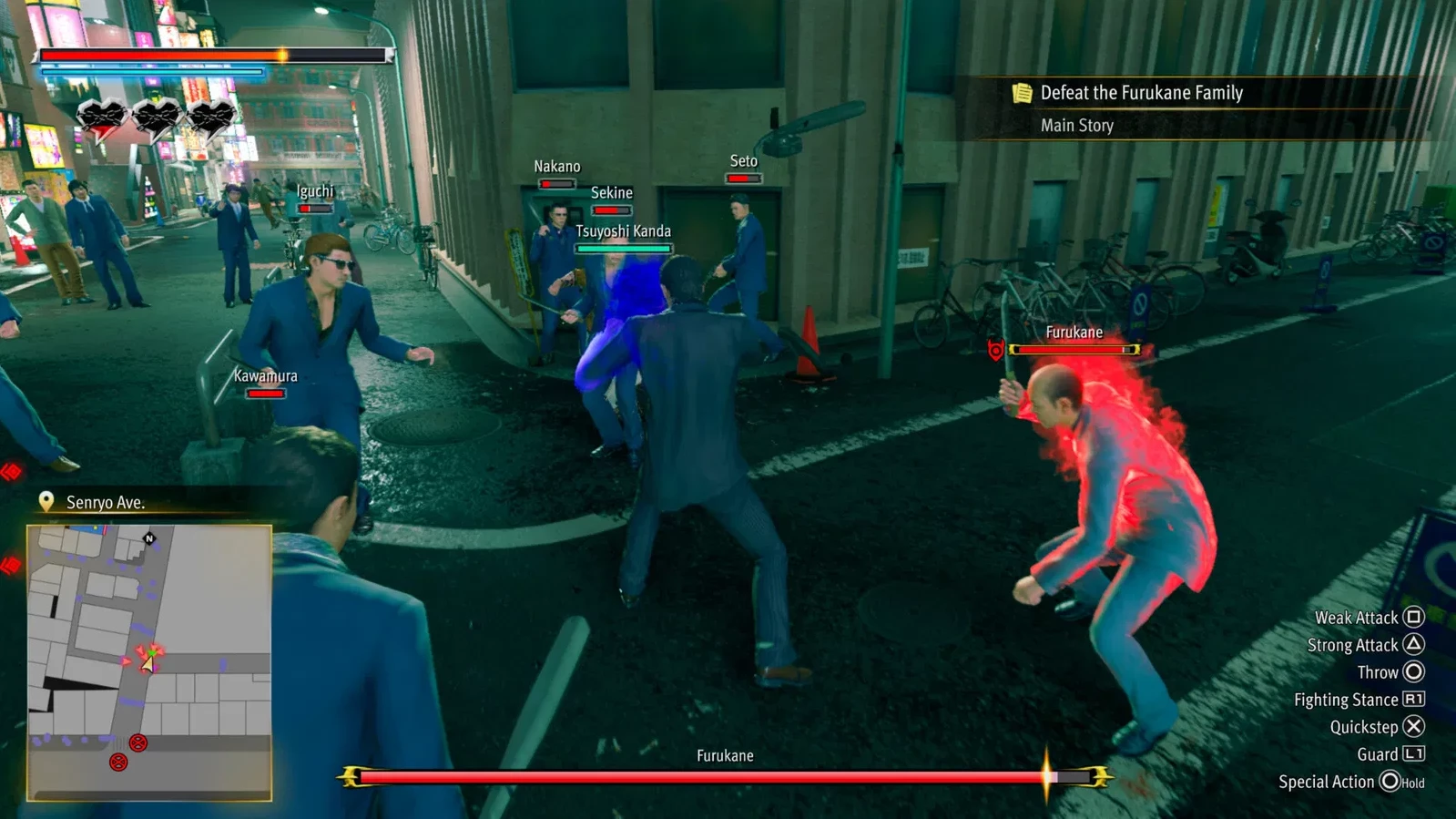
Task: Select the Main Story label
Action: tap(1076, 125)
